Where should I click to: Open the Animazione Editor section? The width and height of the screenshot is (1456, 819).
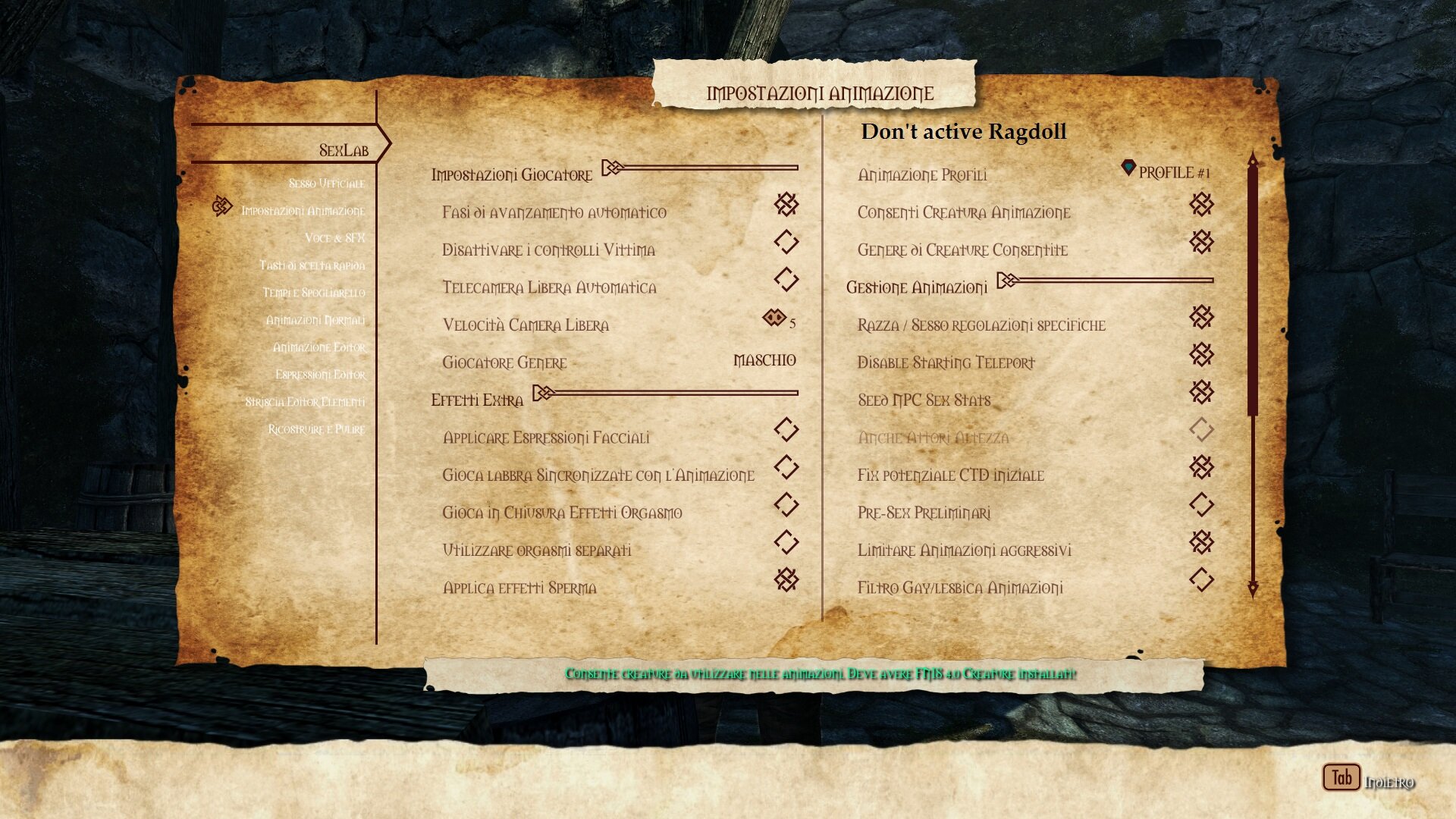click(x=319, y=347)
